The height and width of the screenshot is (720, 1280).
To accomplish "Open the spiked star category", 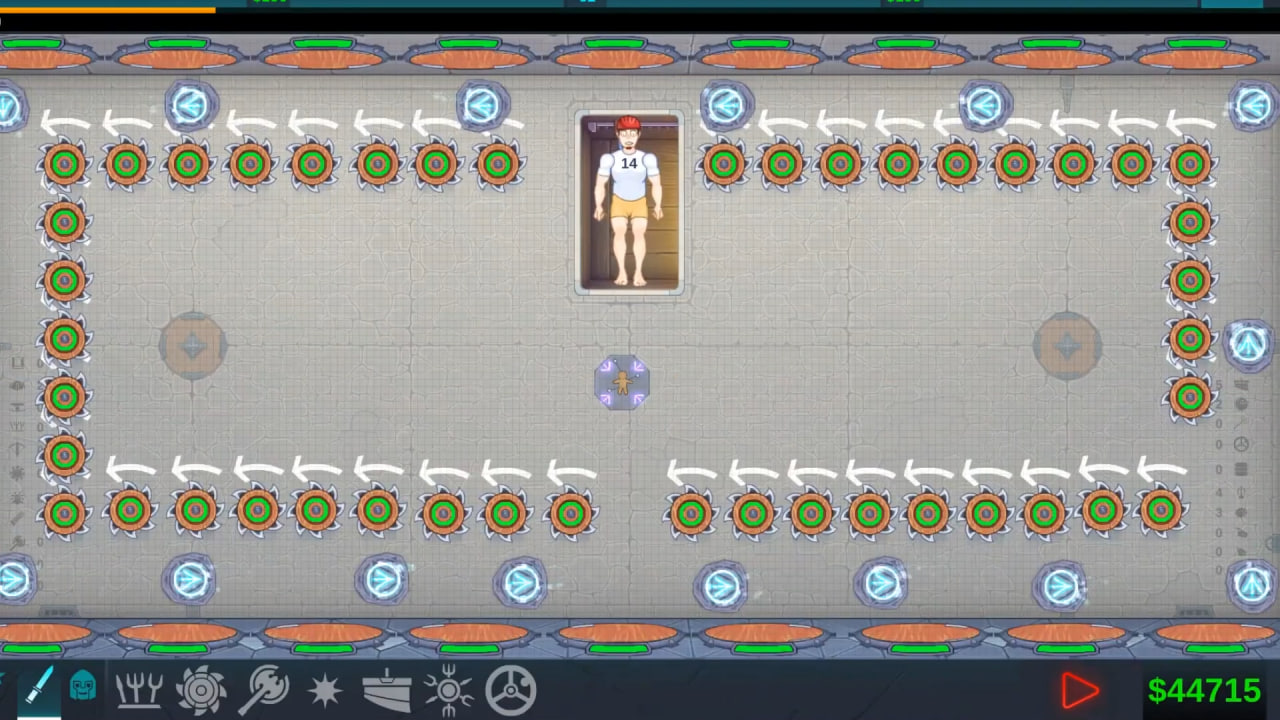I will pyautogui.click(x=324, y=689).
